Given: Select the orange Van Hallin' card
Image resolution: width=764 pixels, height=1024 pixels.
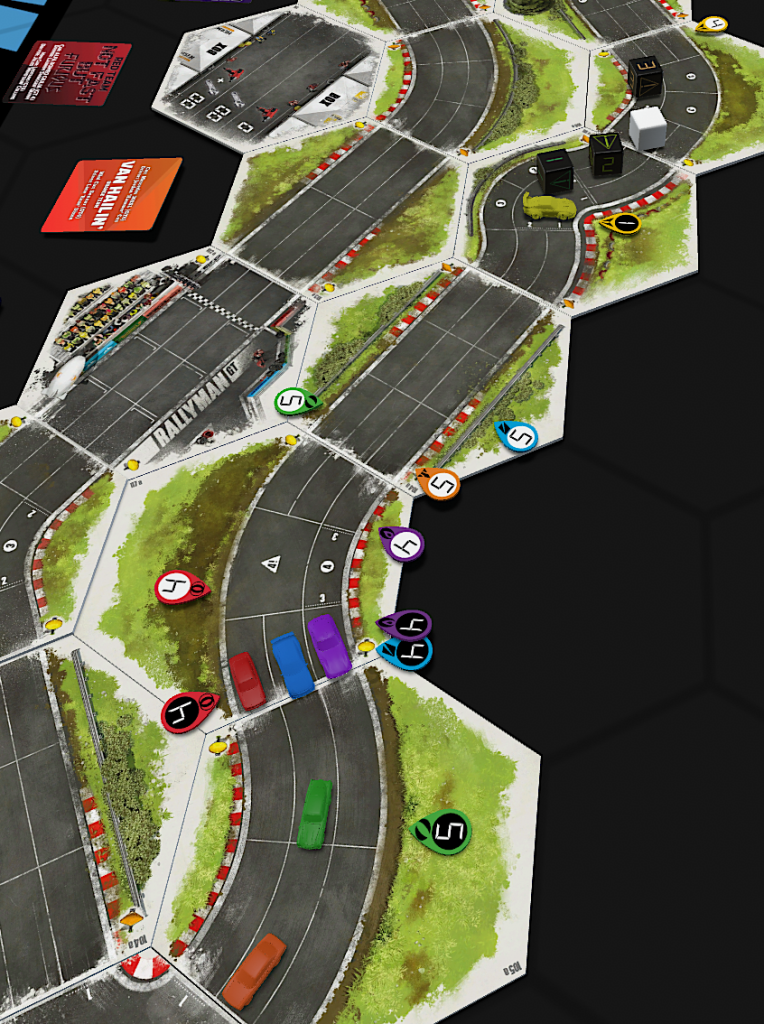Looking at the screenshot, I should 112,195.
